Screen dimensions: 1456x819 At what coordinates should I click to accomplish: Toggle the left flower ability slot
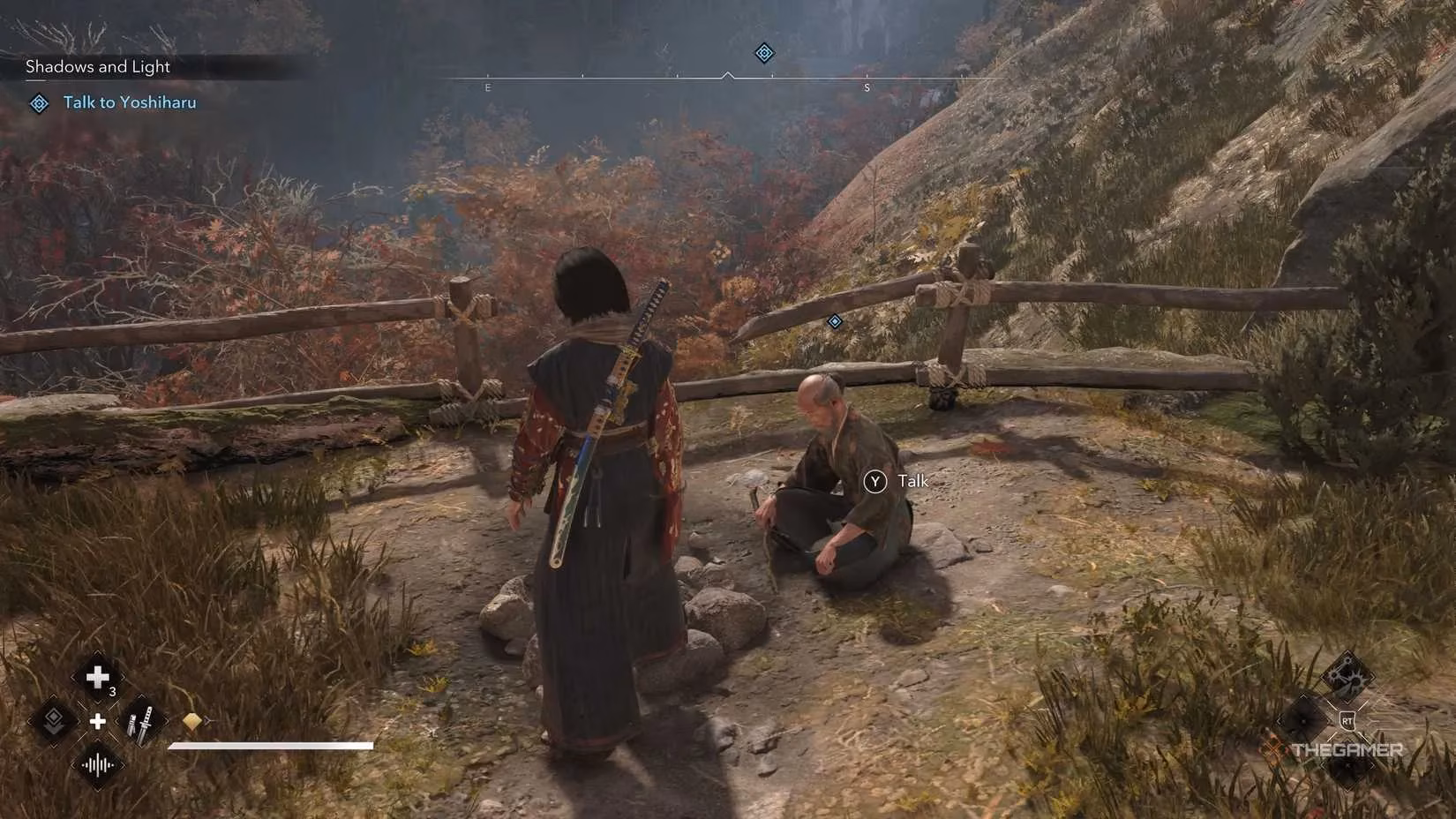[1303, 721]
